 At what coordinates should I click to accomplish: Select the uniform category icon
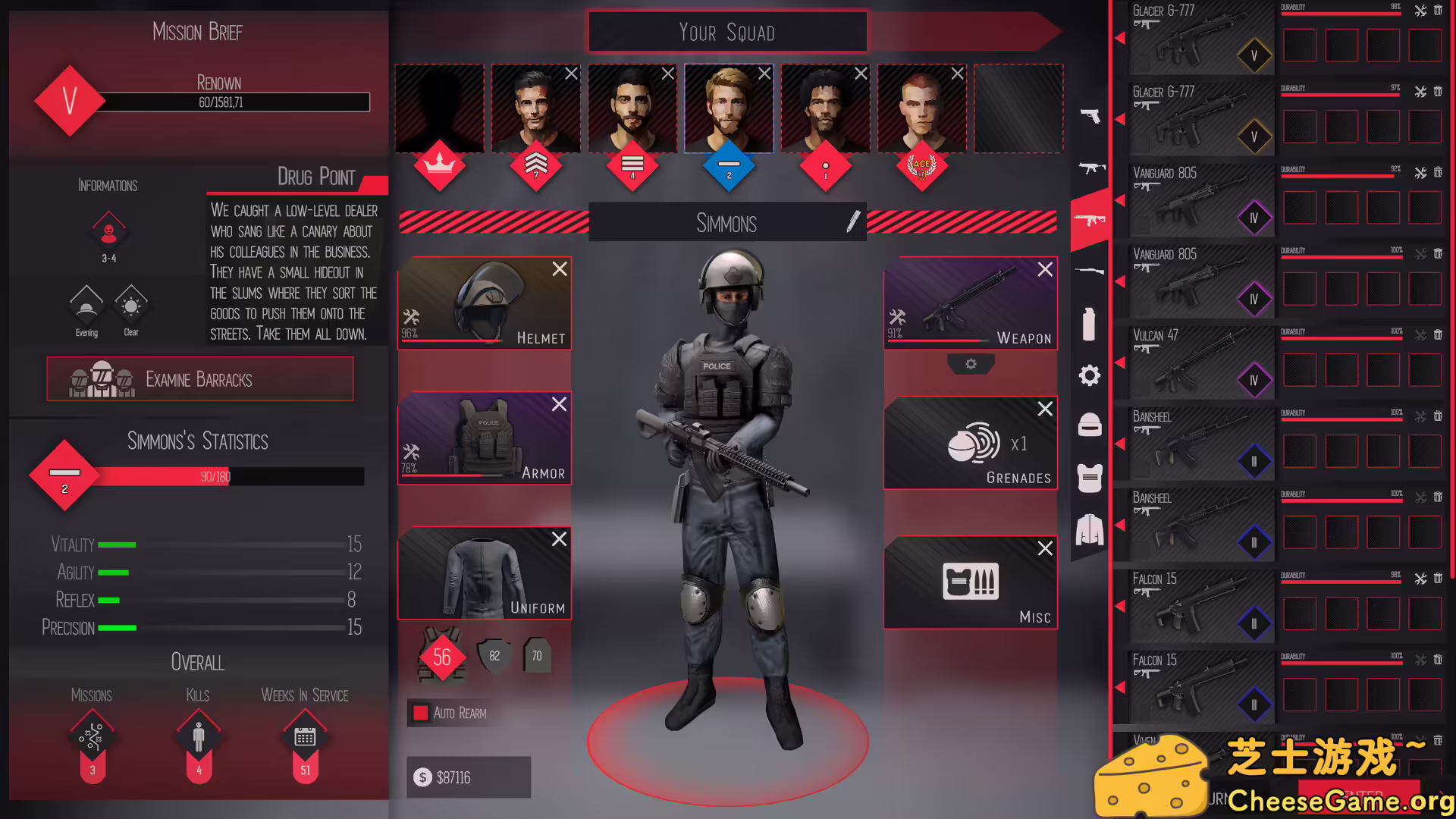click(1090, 531)
